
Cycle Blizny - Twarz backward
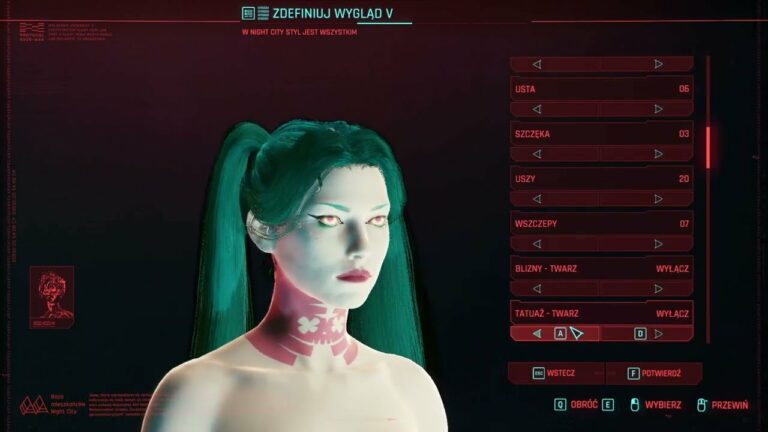click(x=537, y=289)
